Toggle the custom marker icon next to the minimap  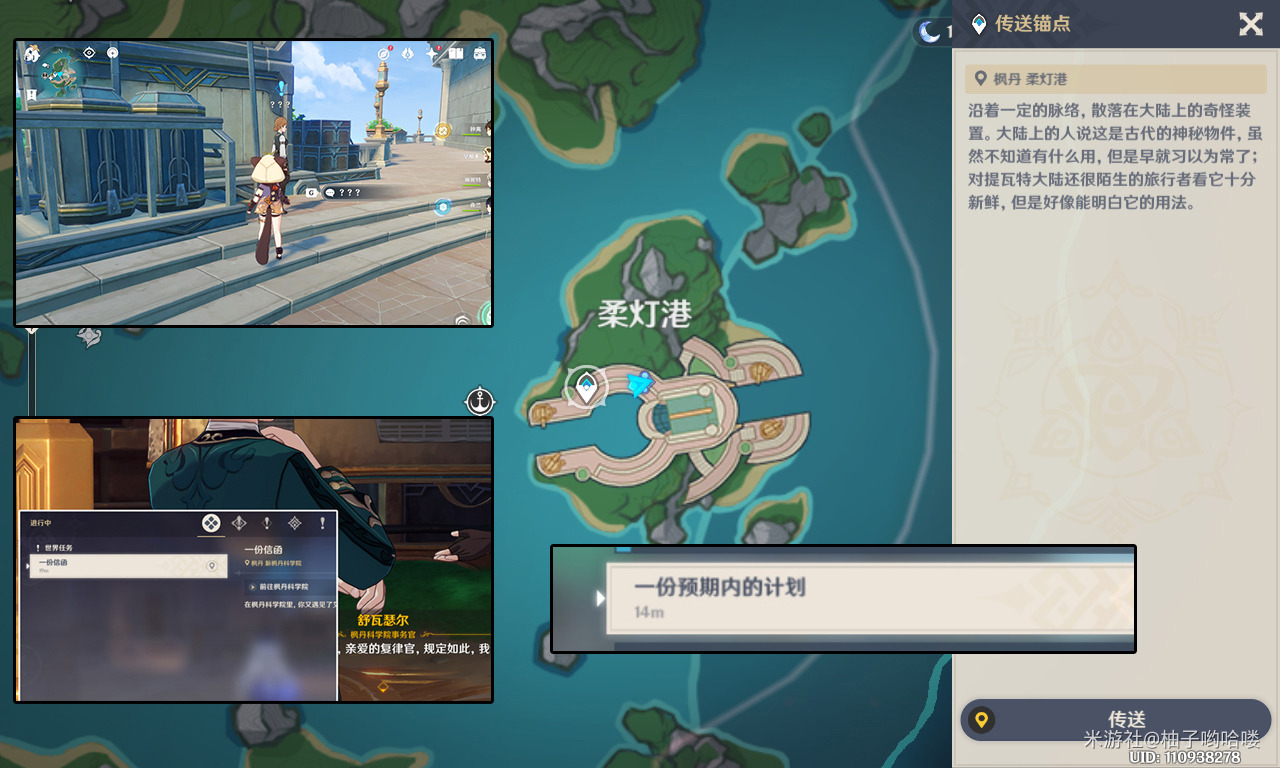click(112, 53)
